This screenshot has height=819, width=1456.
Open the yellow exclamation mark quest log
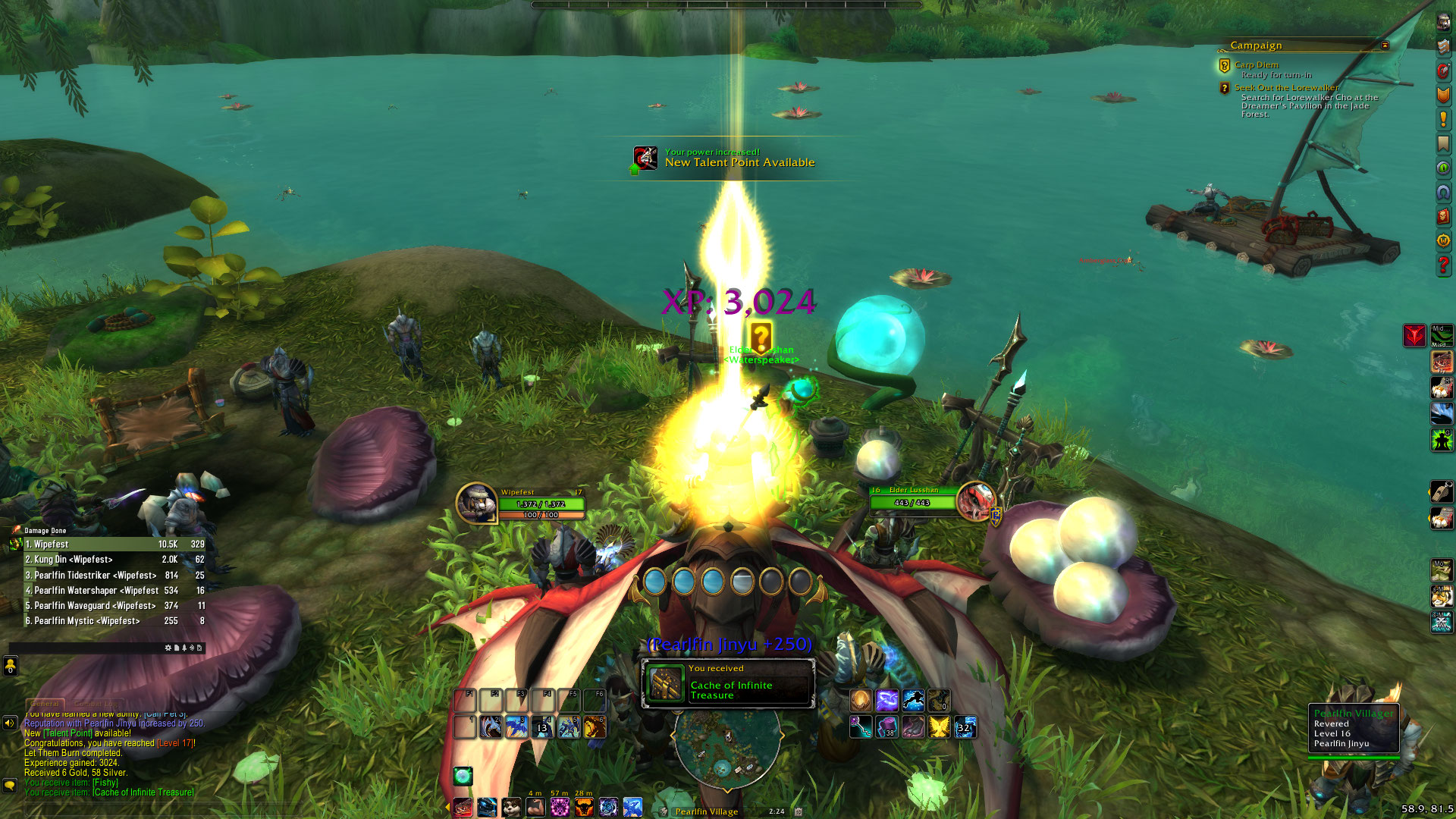pos(1443,119)
